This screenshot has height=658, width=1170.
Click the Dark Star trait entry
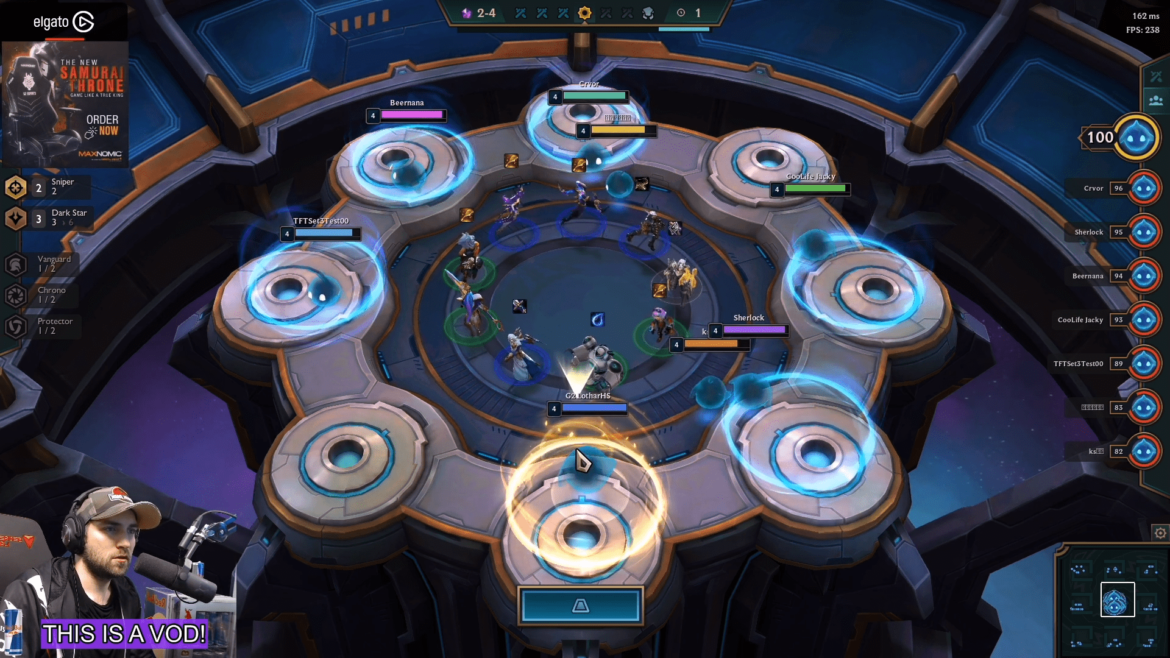[x=17, y=219]
